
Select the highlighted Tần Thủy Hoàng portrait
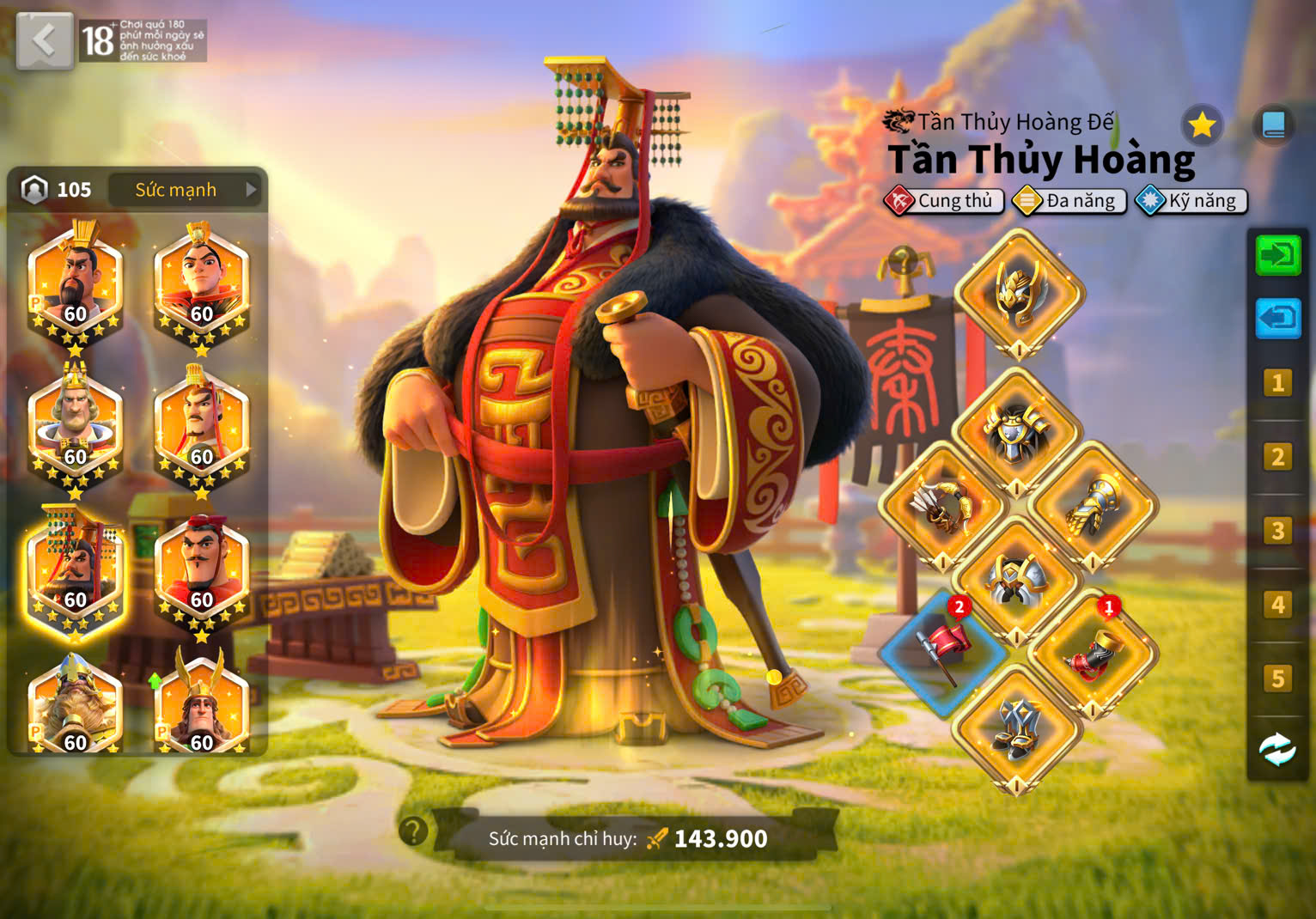pyautogui.click(x=76, y=570)
